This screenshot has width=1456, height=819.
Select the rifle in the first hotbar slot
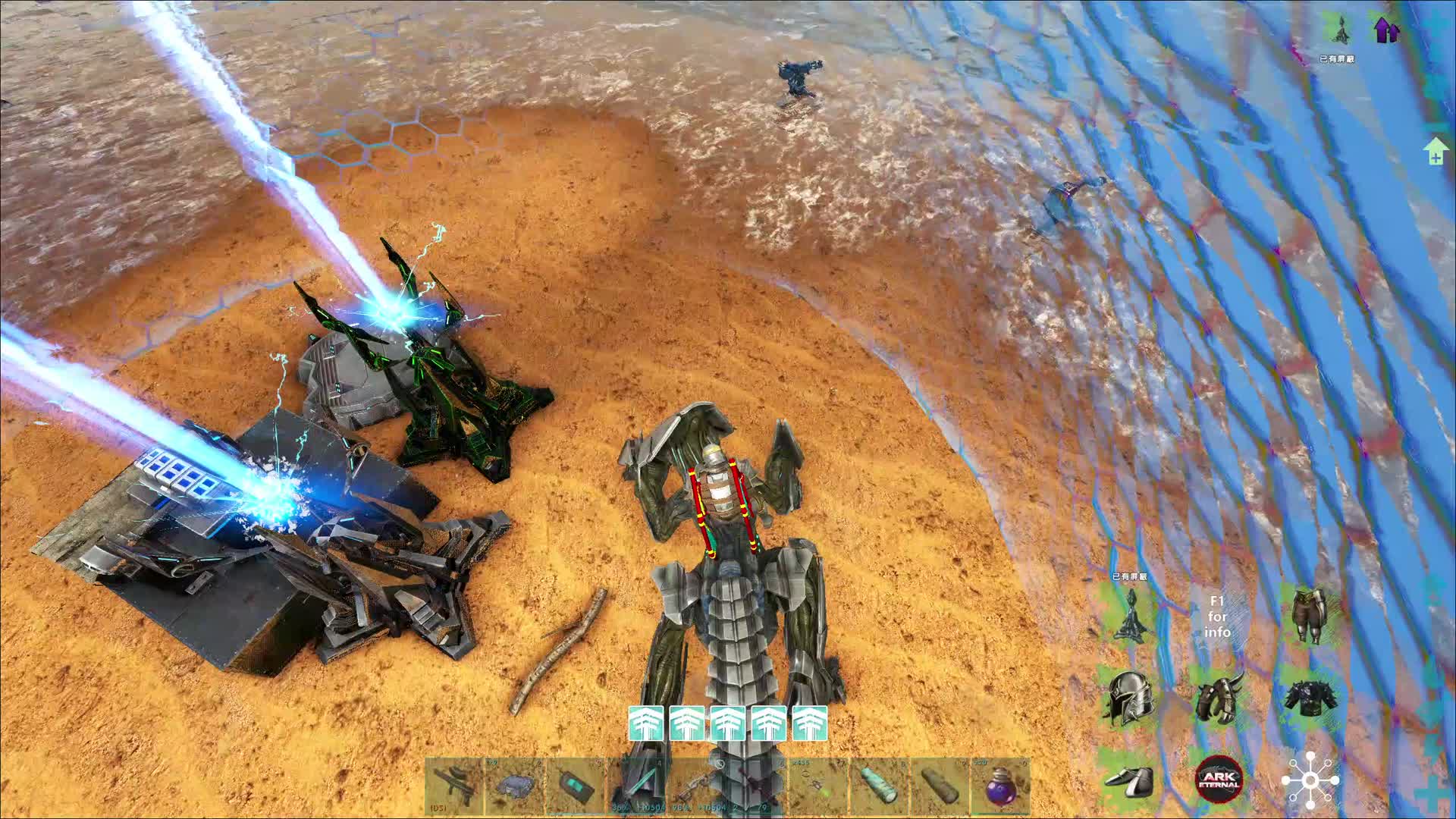[x=453, y=786]
